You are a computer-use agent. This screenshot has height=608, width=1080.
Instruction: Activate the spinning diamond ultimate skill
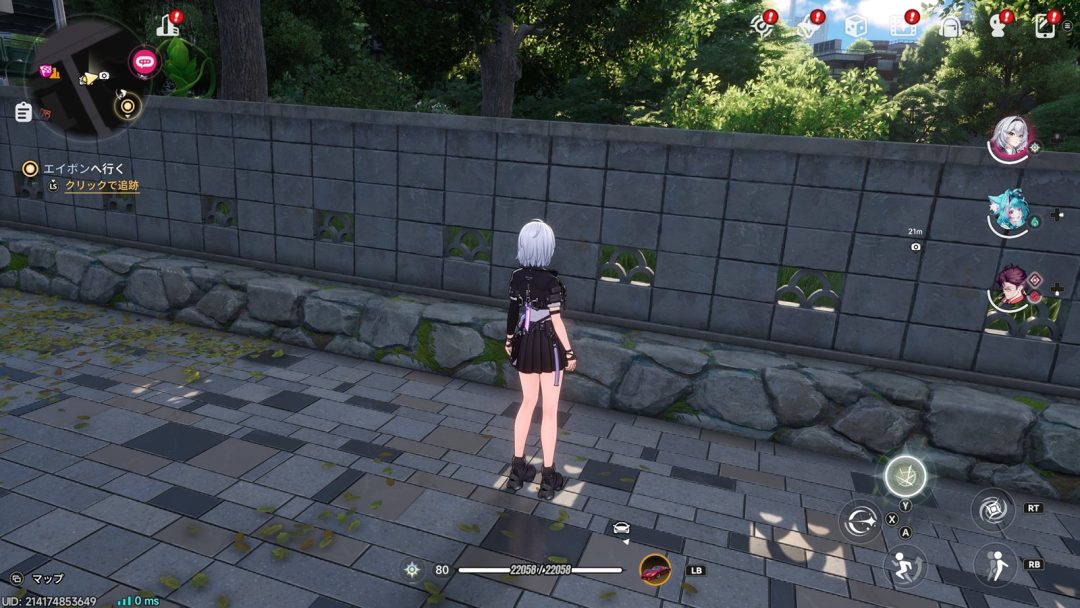(993, 509)
